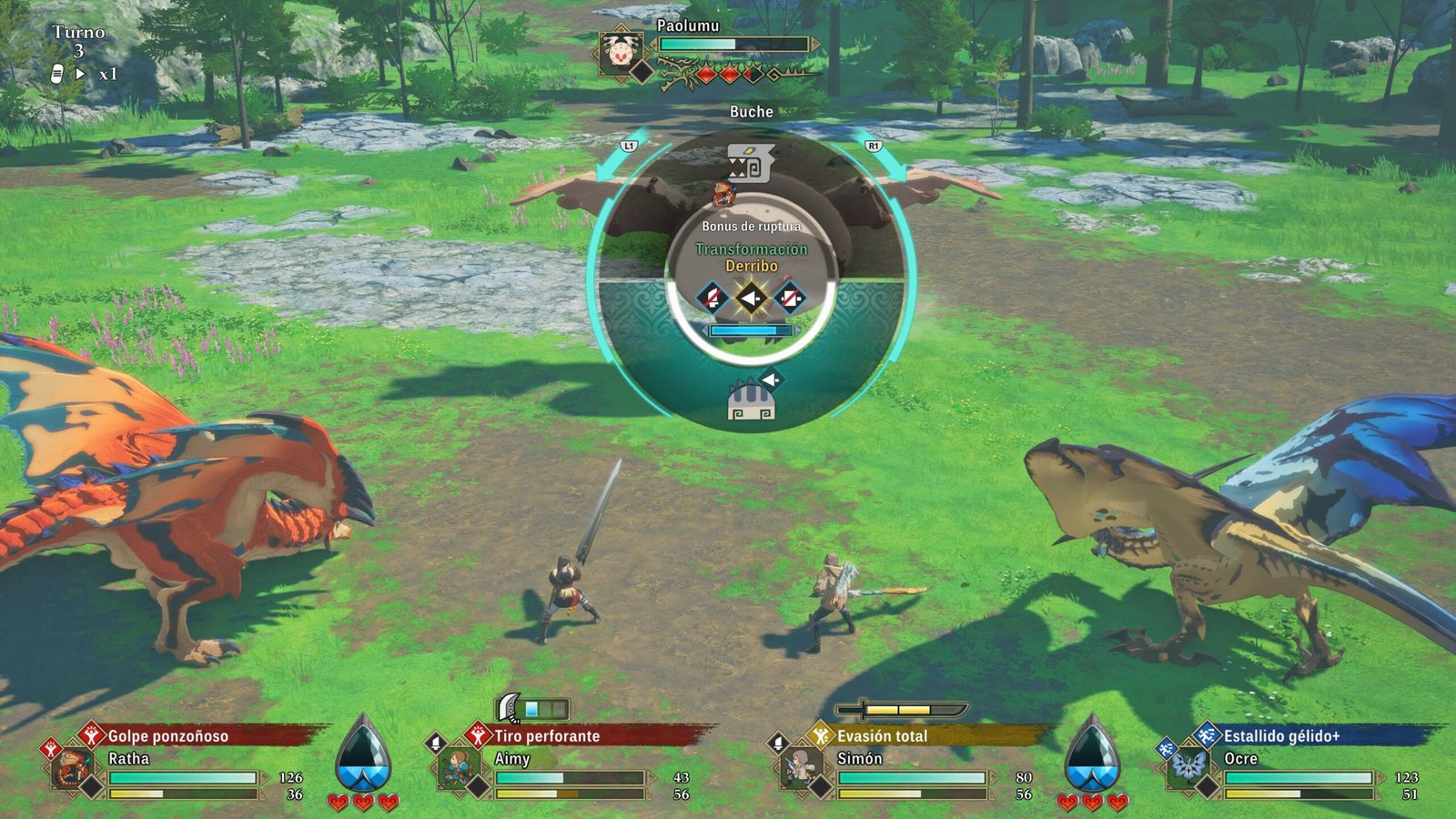Select the Tiro perforante skill
The image size is (1456, 819).
pyautogui.click(x=547, y=735)
